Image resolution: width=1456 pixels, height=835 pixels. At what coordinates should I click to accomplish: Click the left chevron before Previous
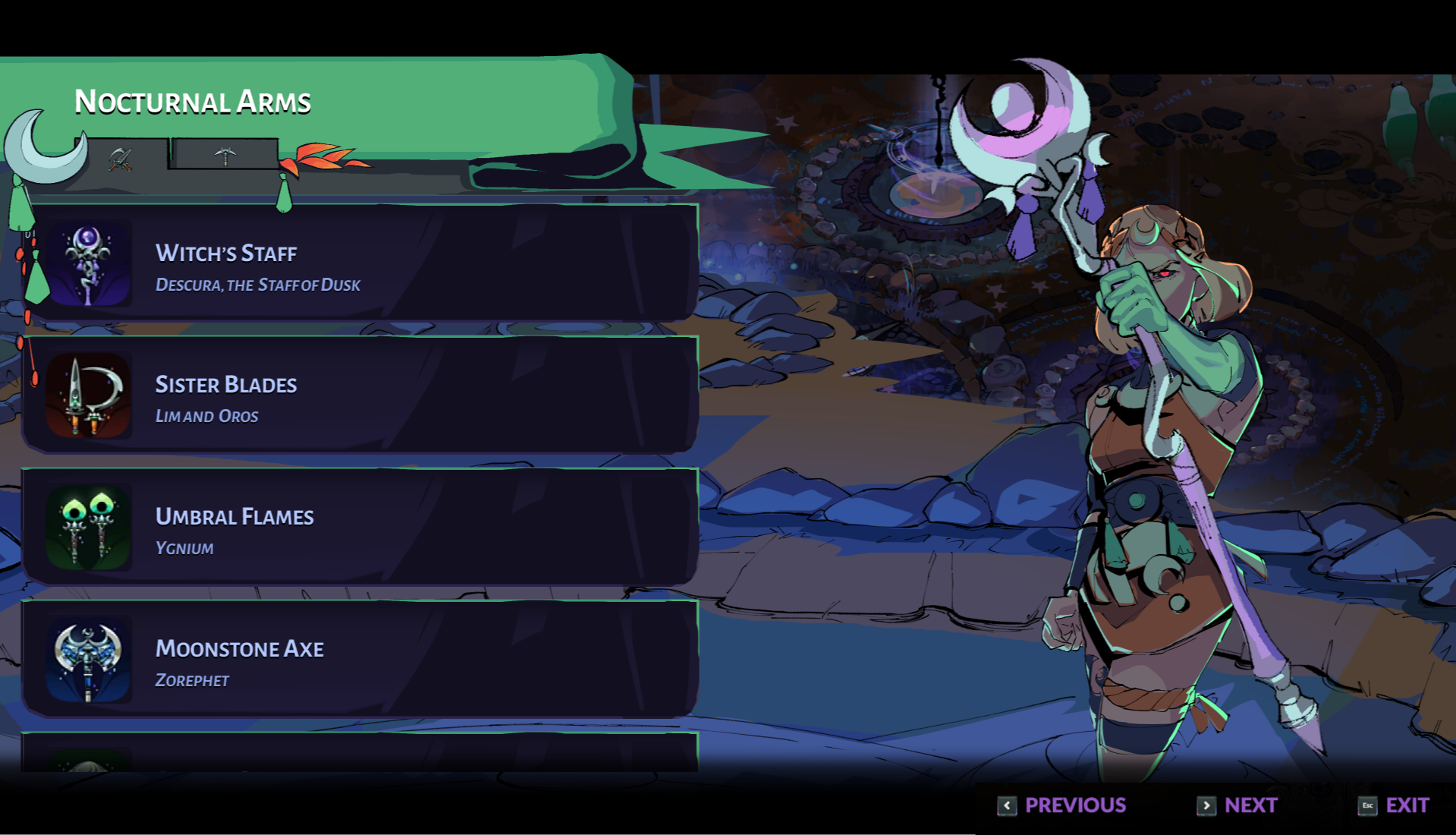tap(1007, 806)
